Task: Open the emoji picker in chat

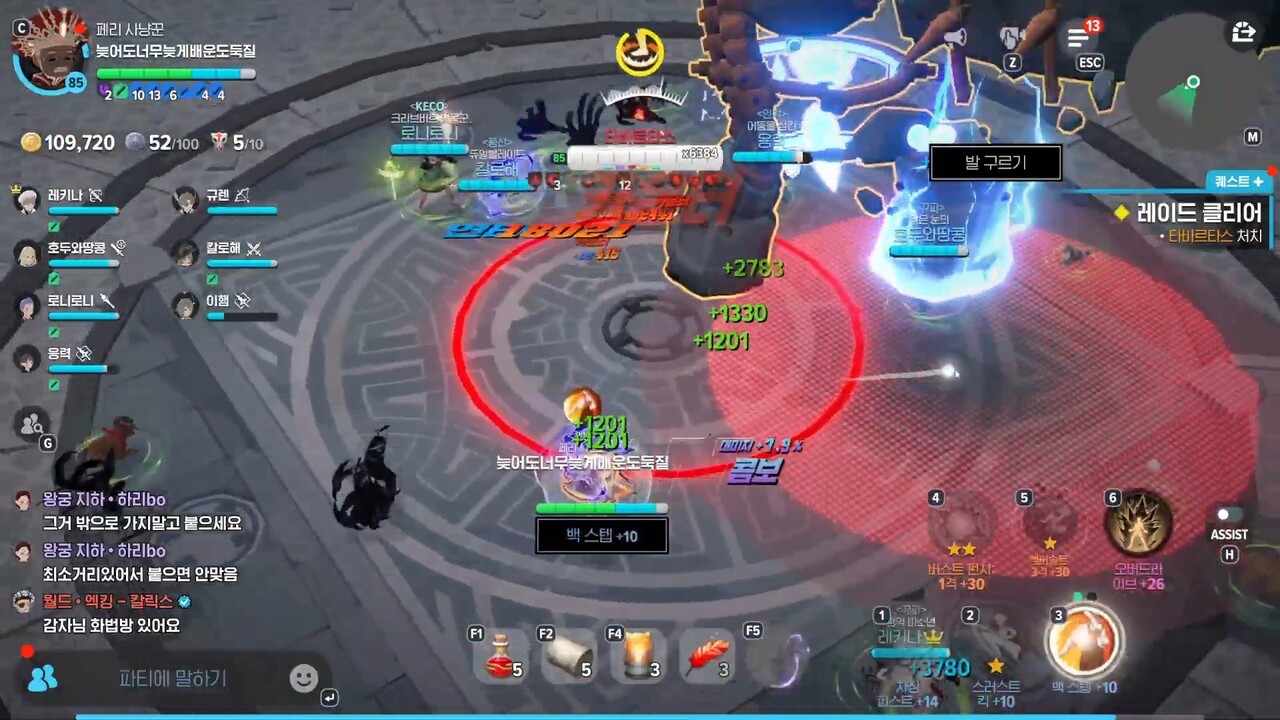Action: [303, 679]
